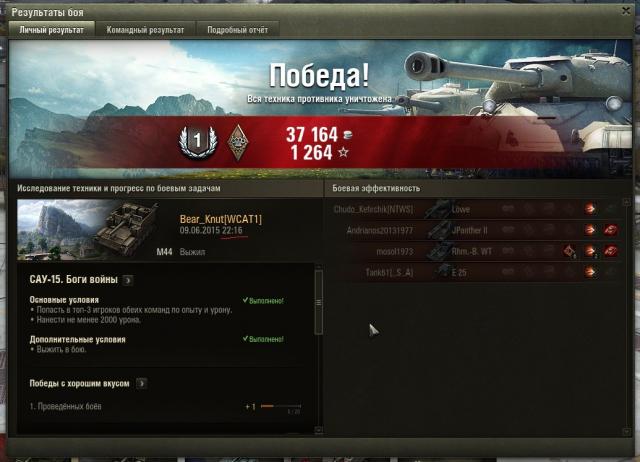Click the diamond-shaped medal in the banner
The width and height of the screenshot is (640, 462).
click(238, 141)
